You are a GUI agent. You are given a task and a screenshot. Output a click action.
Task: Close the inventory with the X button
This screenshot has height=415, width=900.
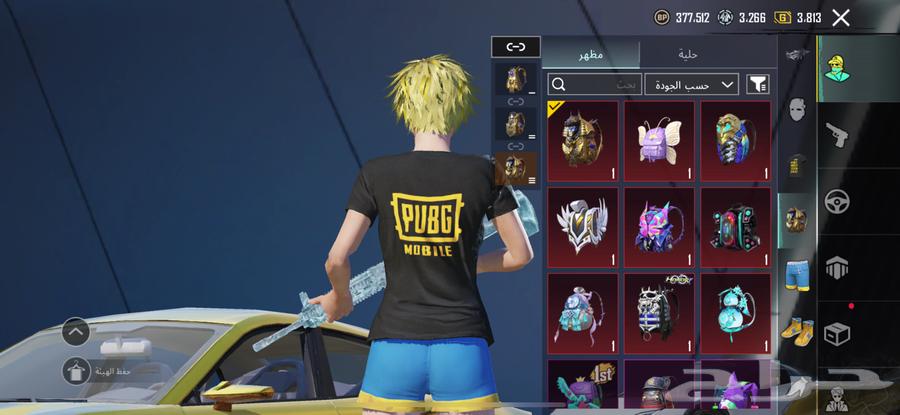coord(841,17)
